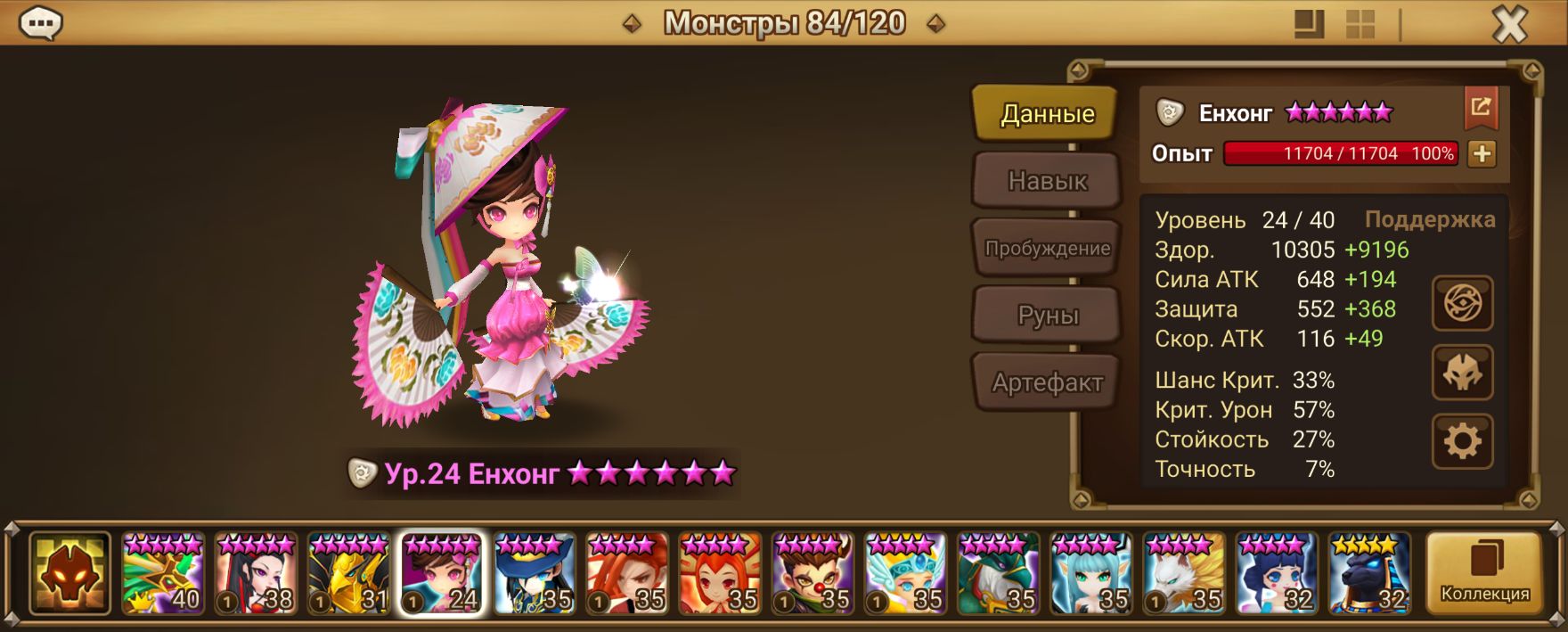Image resolution: width=1568 pixels, height=632 pixels.
Task: Select the level 31 golden armored monster
Action: 348,573
